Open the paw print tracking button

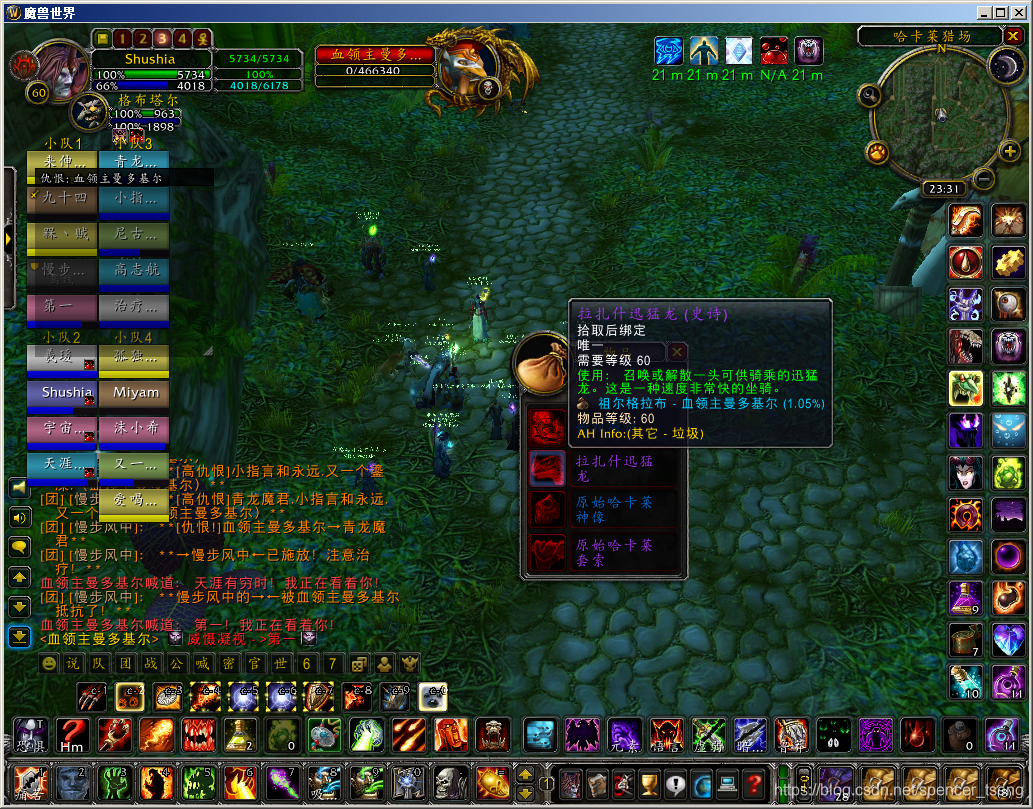(x=877, y=153)
